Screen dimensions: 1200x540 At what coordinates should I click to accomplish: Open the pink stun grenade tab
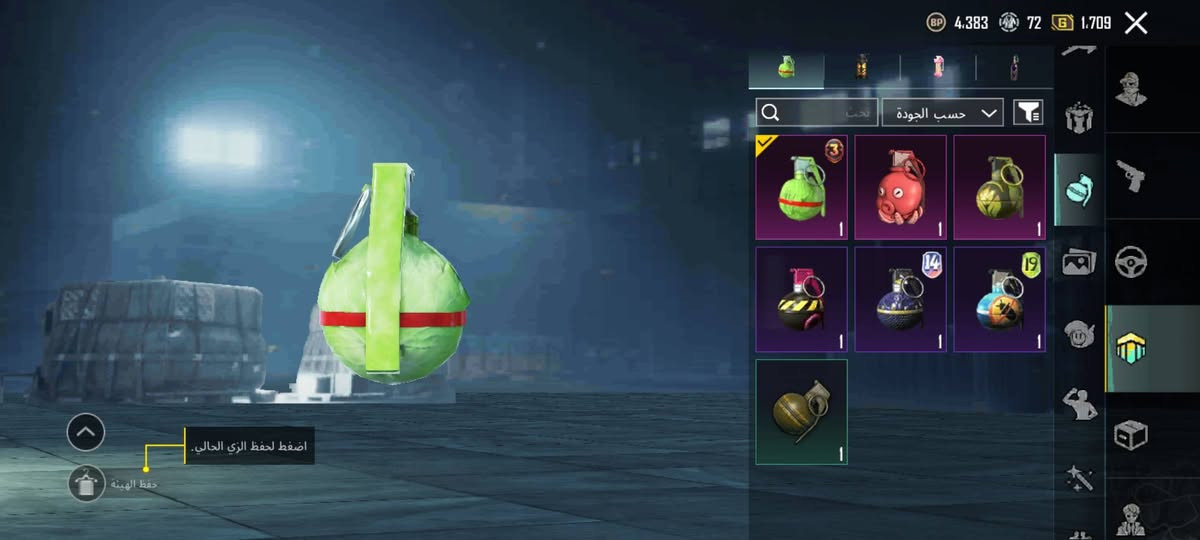pyautogui.click(x=938, y=68)
